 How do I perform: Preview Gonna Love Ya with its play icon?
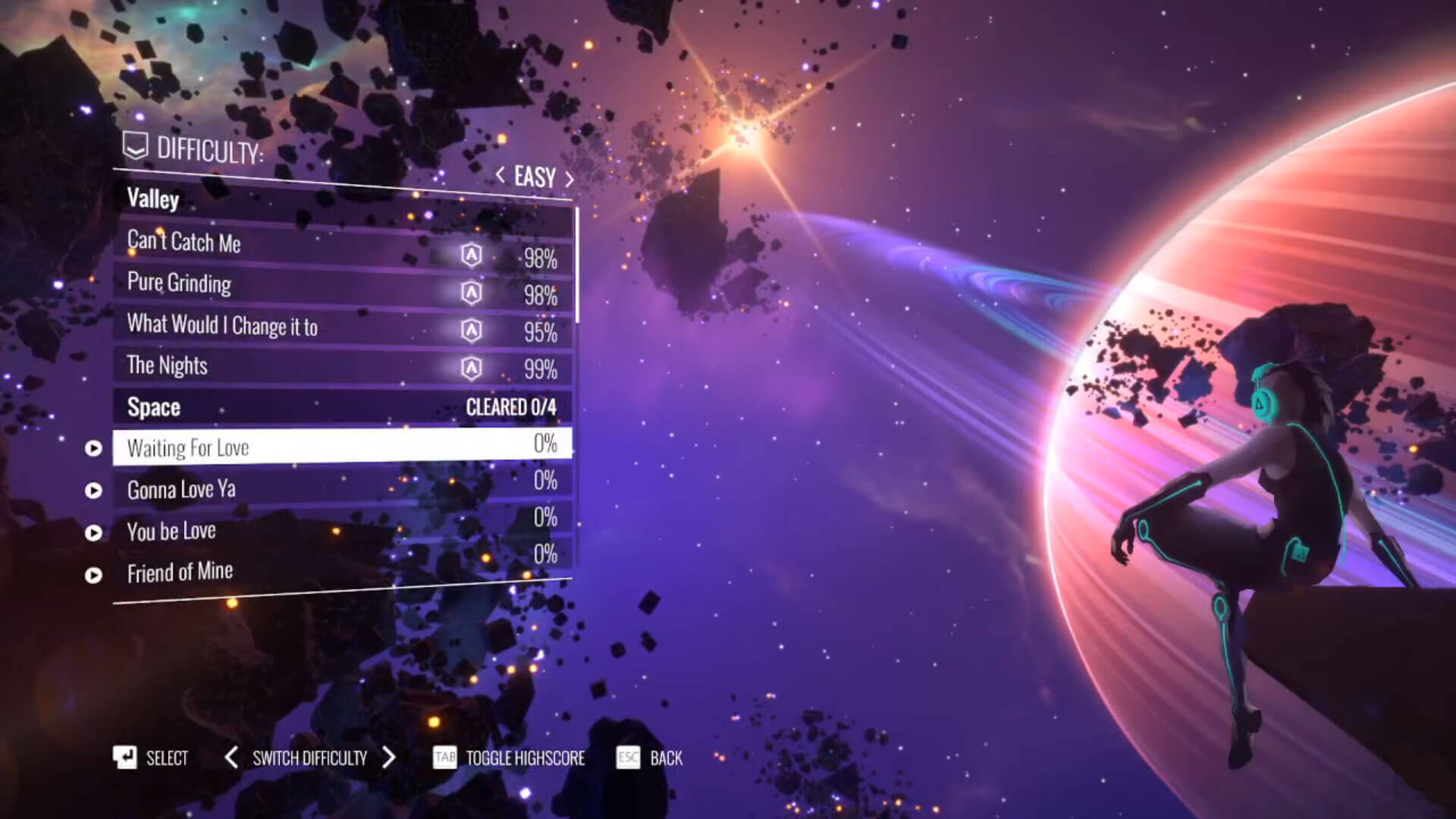click(x=93, y=491)
